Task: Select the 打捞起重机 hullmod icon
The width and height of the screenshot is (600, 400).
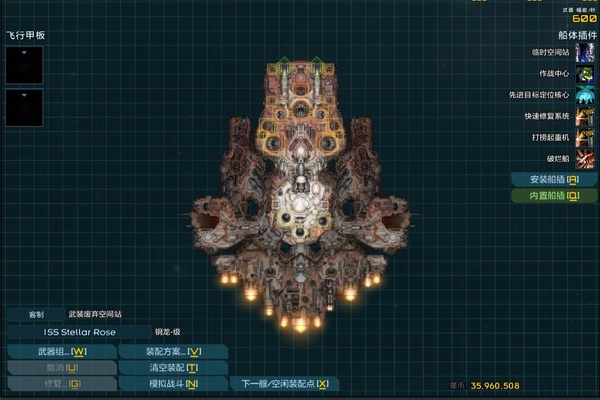Action: coord(585,138)
